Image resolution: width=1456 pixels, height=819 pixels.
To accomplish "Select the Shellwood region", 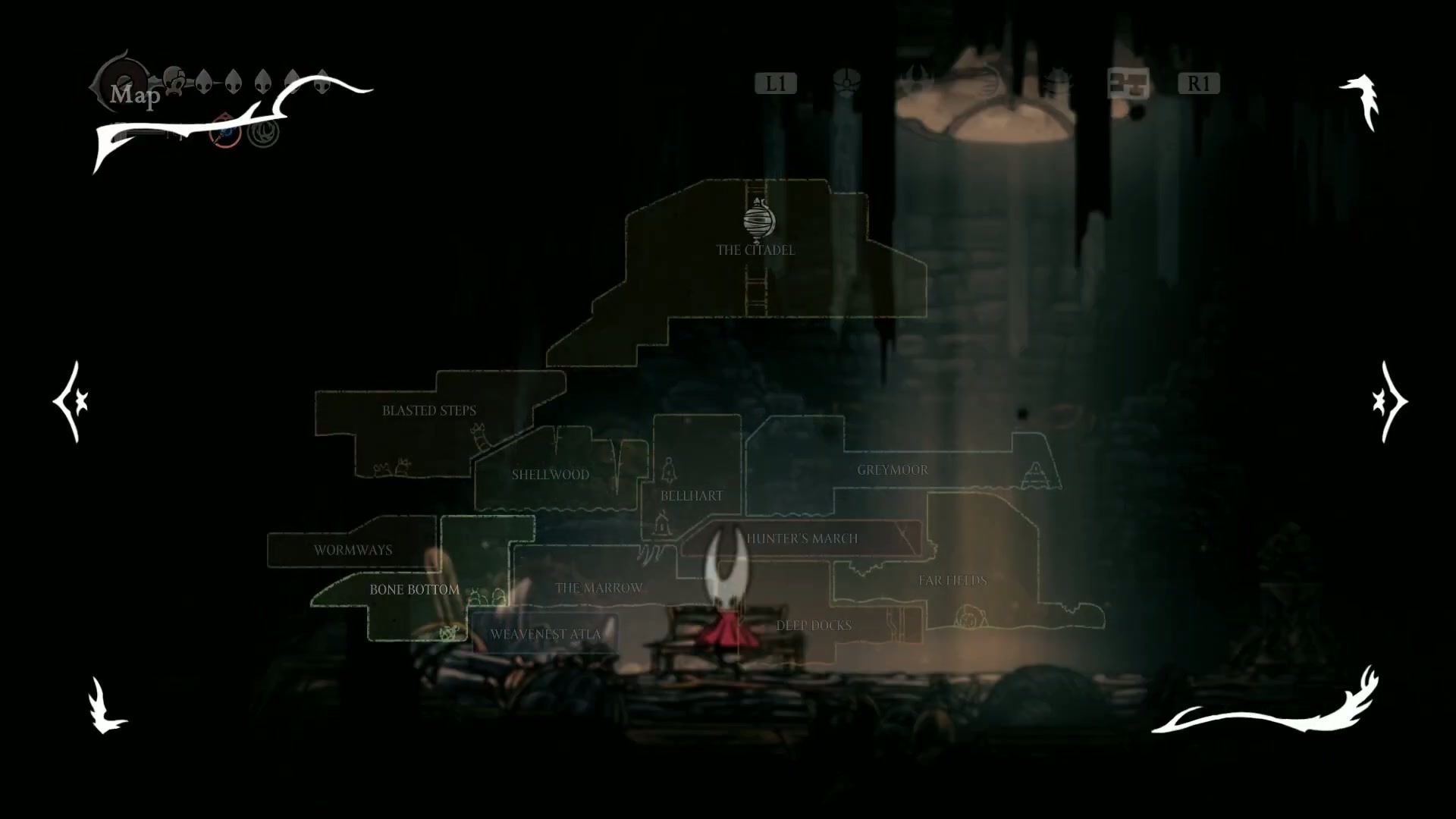I will 551,475.
